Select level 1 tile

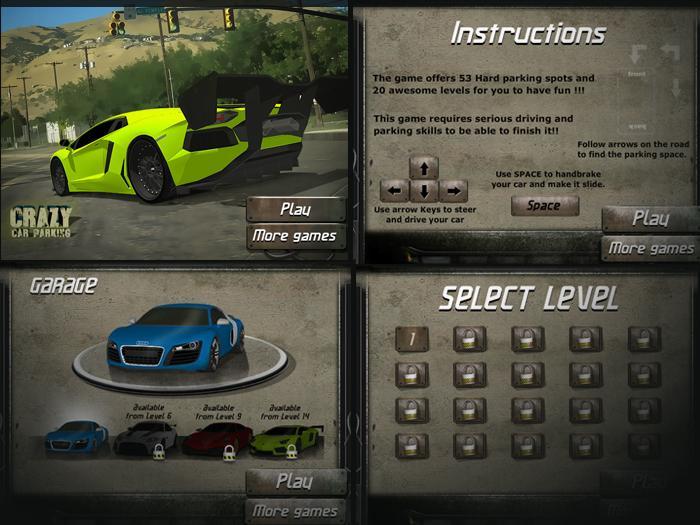point(411,339)
